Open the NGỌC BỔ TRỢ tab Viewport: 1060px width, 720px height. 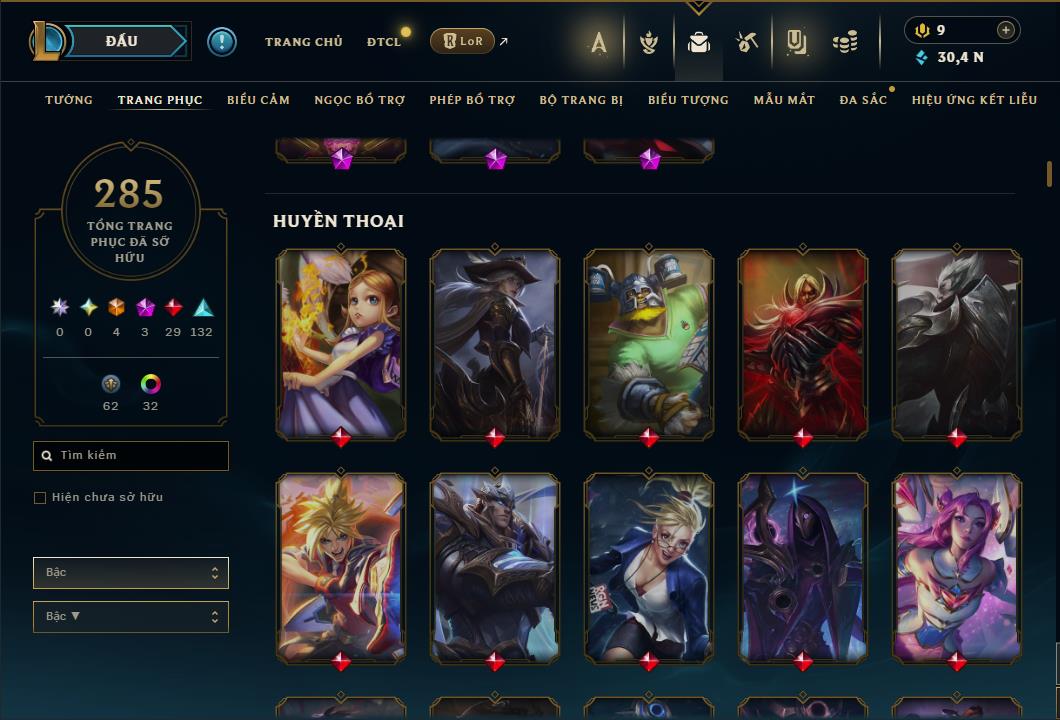[359, 100]
